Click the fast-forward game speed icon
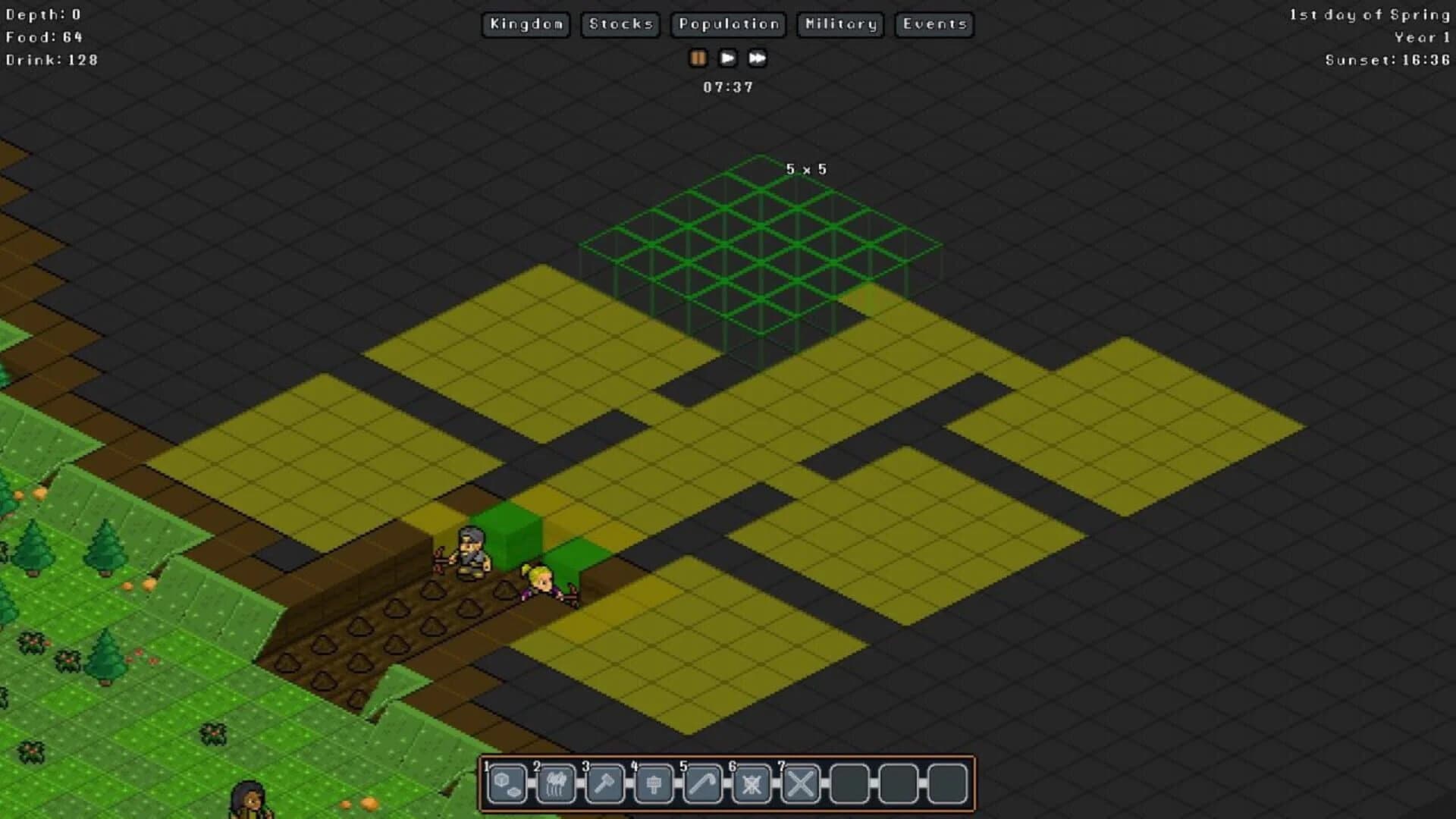Image resolution: width=1456 pixels, height=819 pixels. (757, 58)
